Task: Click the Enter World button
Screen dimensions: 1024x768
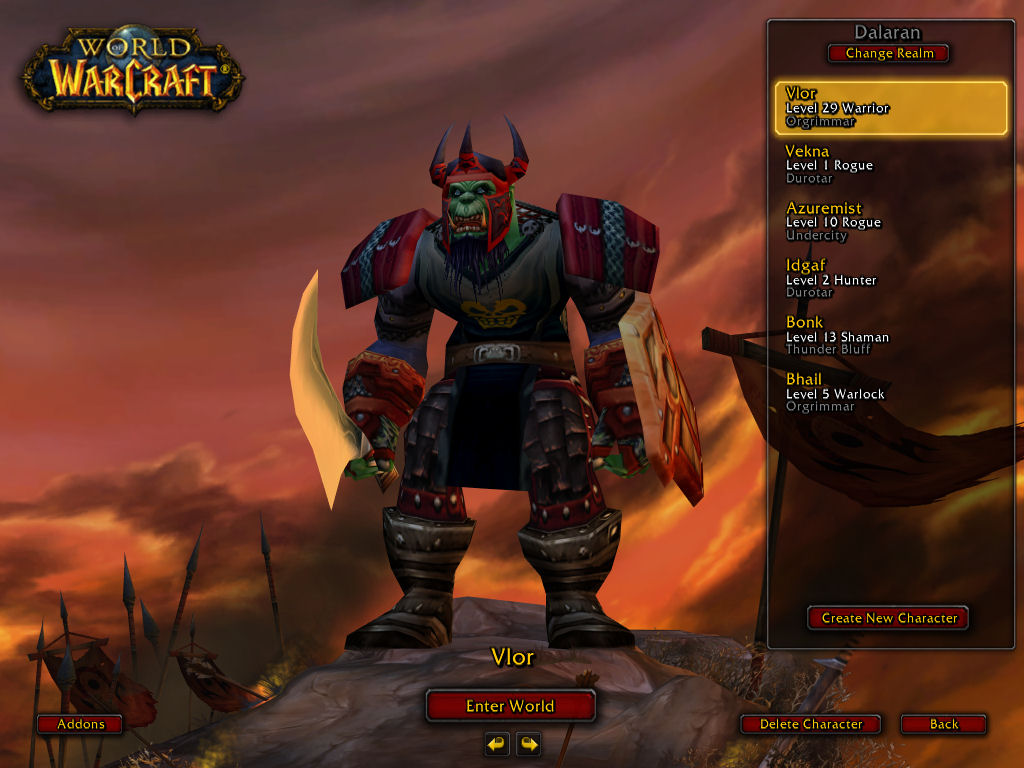Action: pyautogui.click(x=510, y=706)
